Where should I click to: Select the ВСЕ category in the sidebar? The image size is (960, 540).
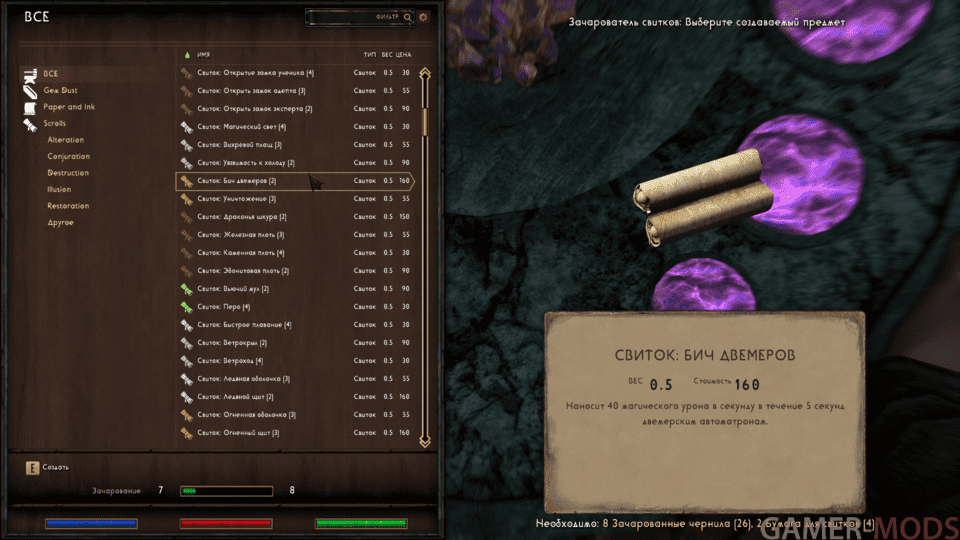50,73
